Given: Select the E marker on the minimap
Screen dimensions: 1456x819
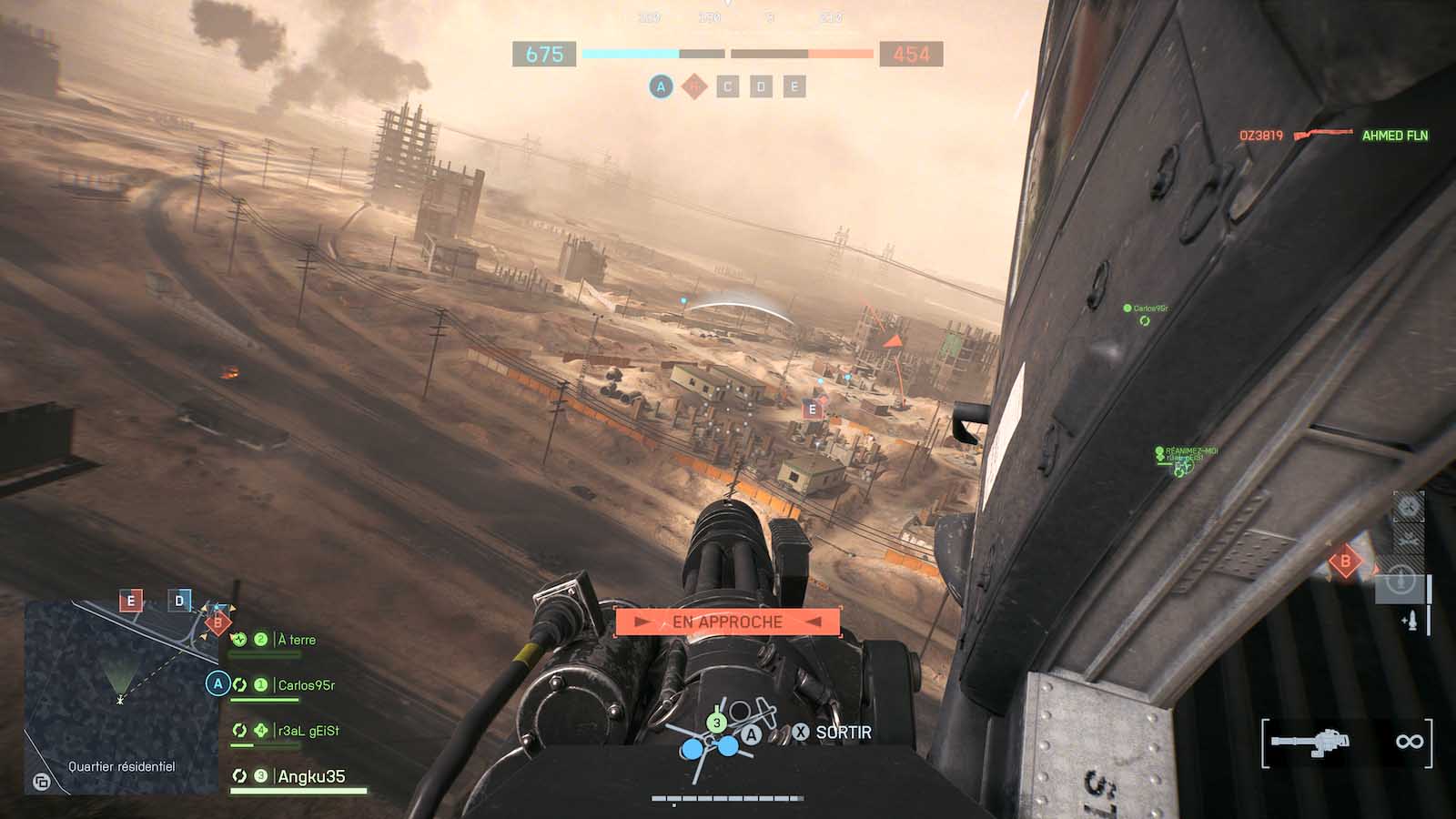Looking at the screenshot, I should tap(131, 601).
